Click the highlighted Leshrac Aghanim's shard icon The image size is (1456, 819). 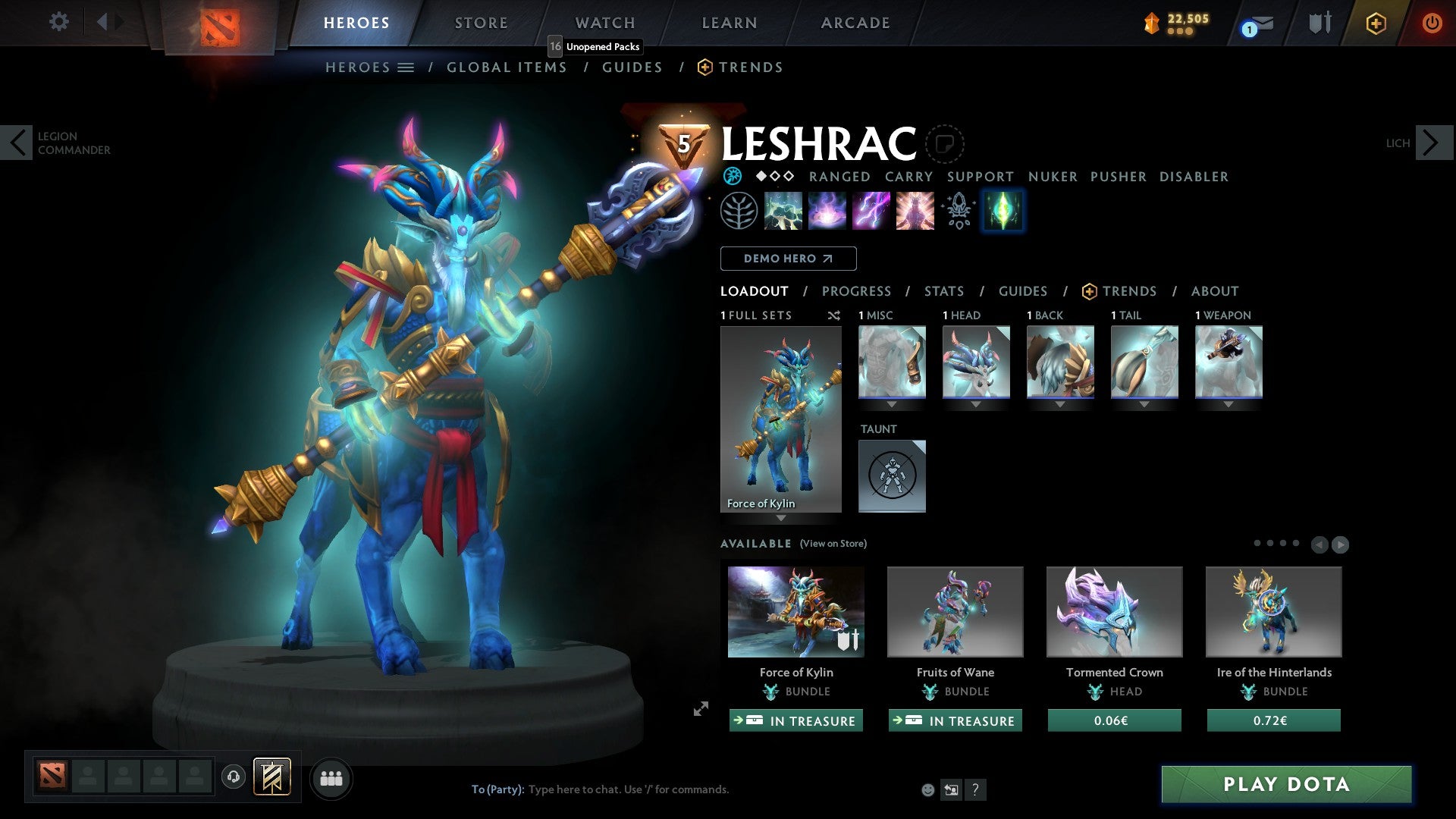[1003, 211]
